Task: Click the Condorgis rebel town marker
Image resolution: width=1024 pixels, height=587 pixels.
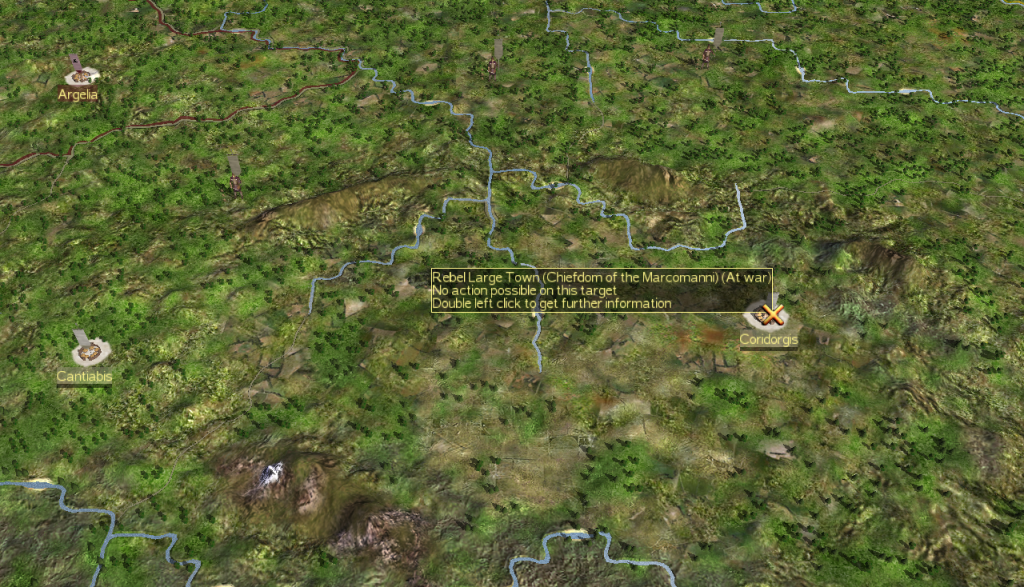Action: tap(768, 316)
